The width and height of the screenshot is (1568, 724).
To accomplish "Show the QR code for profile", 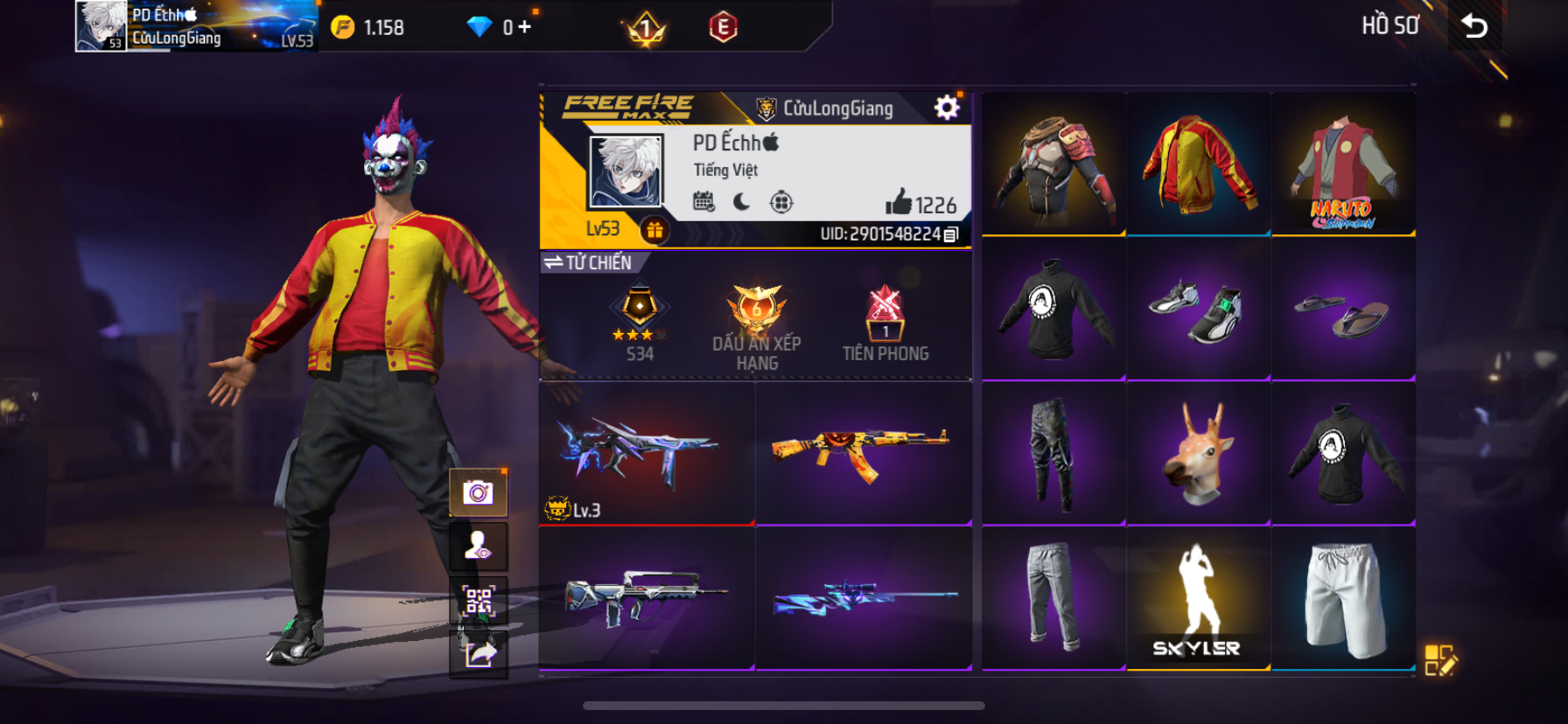I will point(478,601).
